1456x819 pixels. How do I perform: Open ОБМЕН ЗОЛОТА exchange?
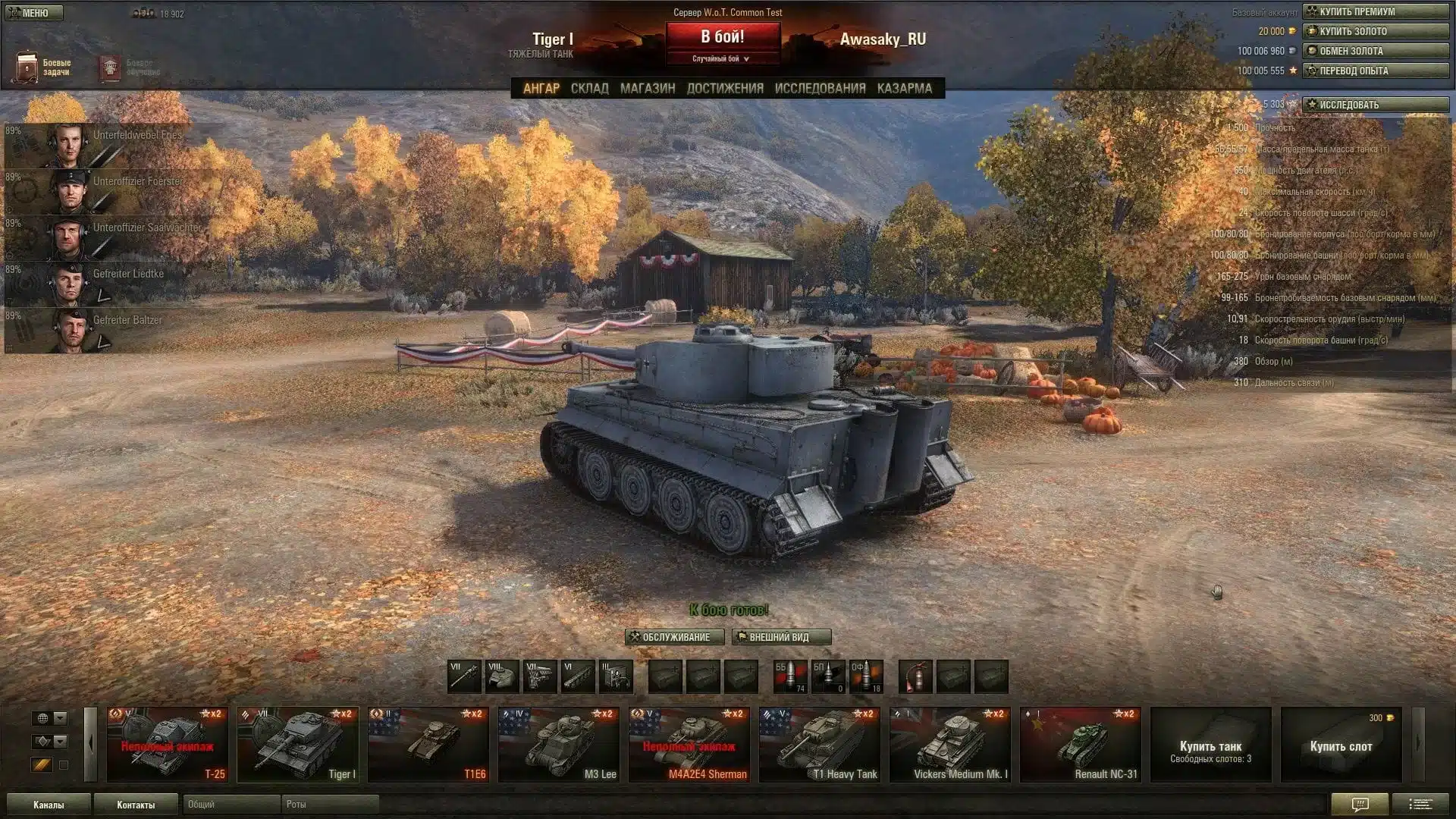pyautogui.click(x=1376, y=51)
